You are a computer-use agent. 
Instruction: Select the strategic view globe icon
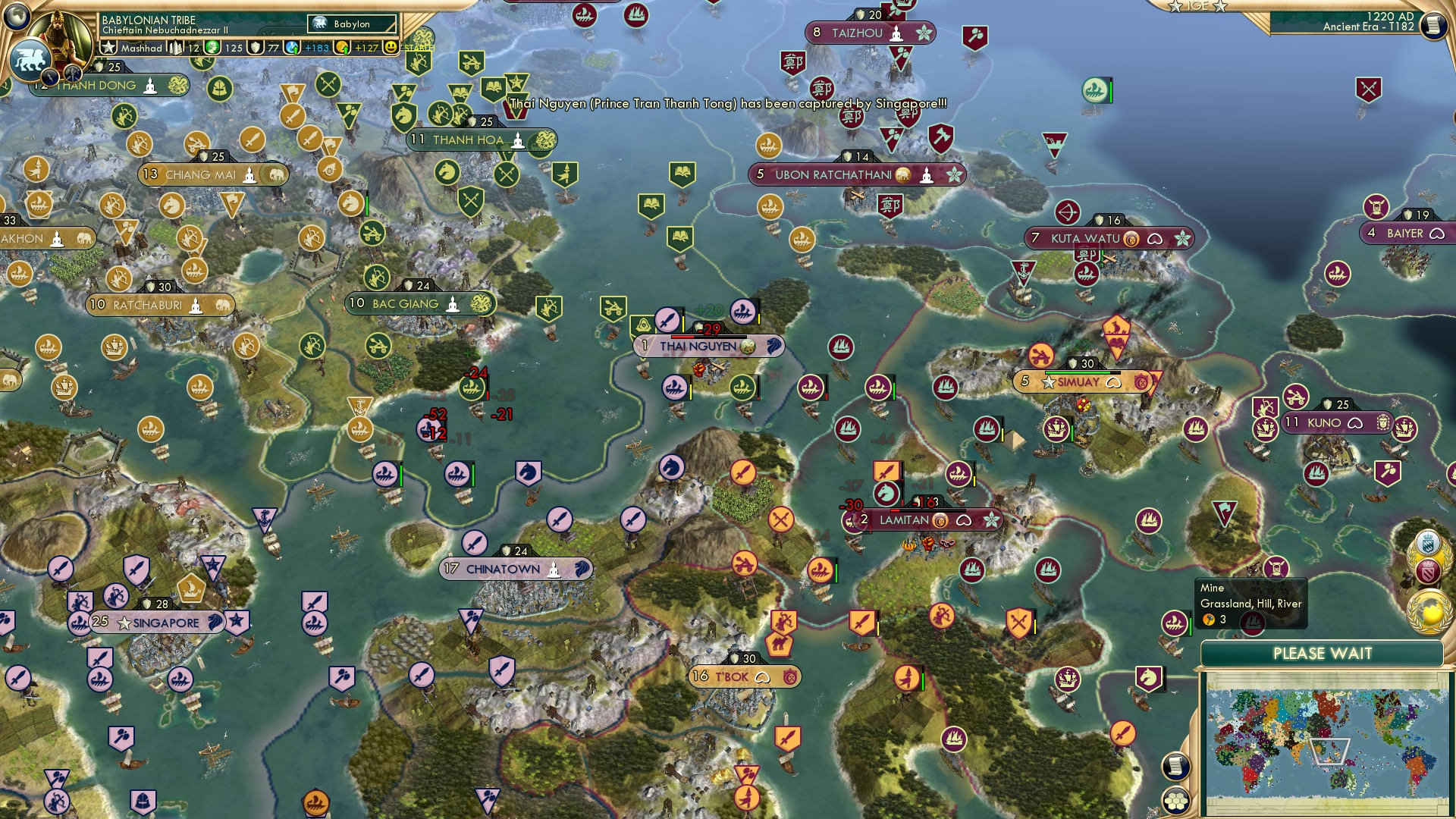pos(17,17)
